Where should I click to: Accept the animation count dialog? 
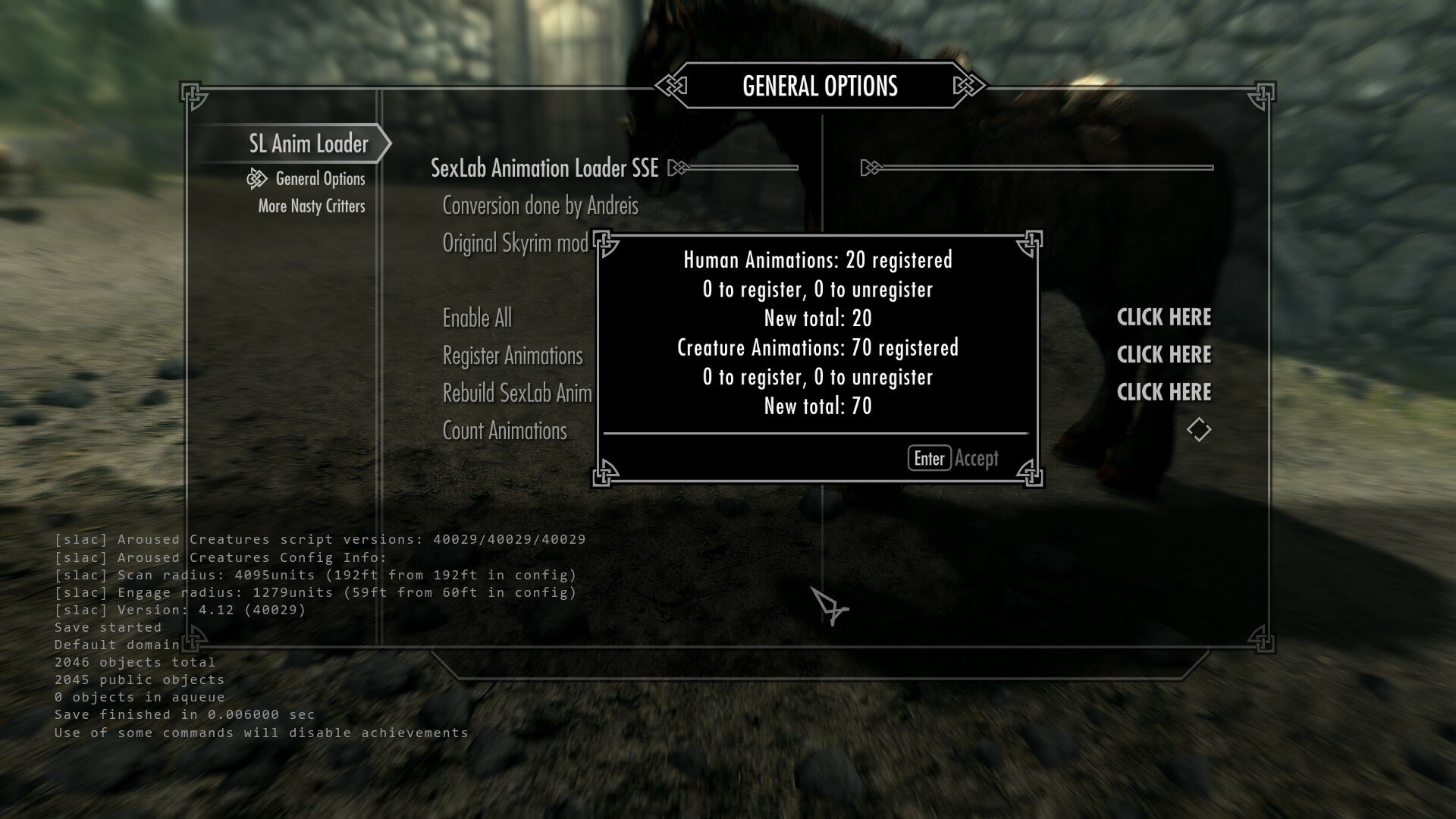coord(953,458)
